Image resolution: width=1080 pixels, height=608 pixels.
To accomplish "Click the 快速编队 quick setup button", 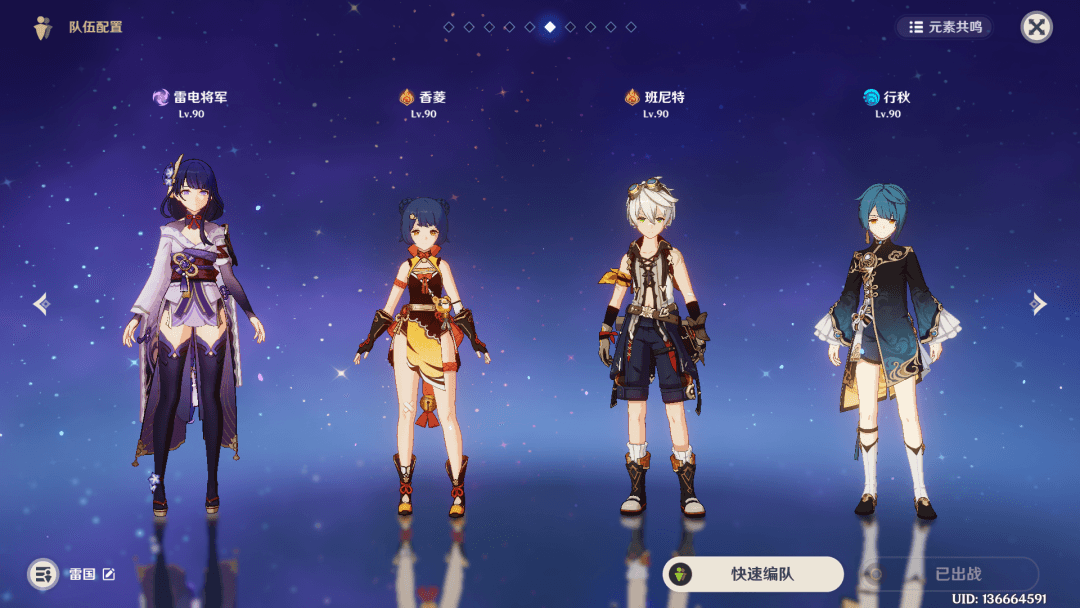I will (753, 574).
